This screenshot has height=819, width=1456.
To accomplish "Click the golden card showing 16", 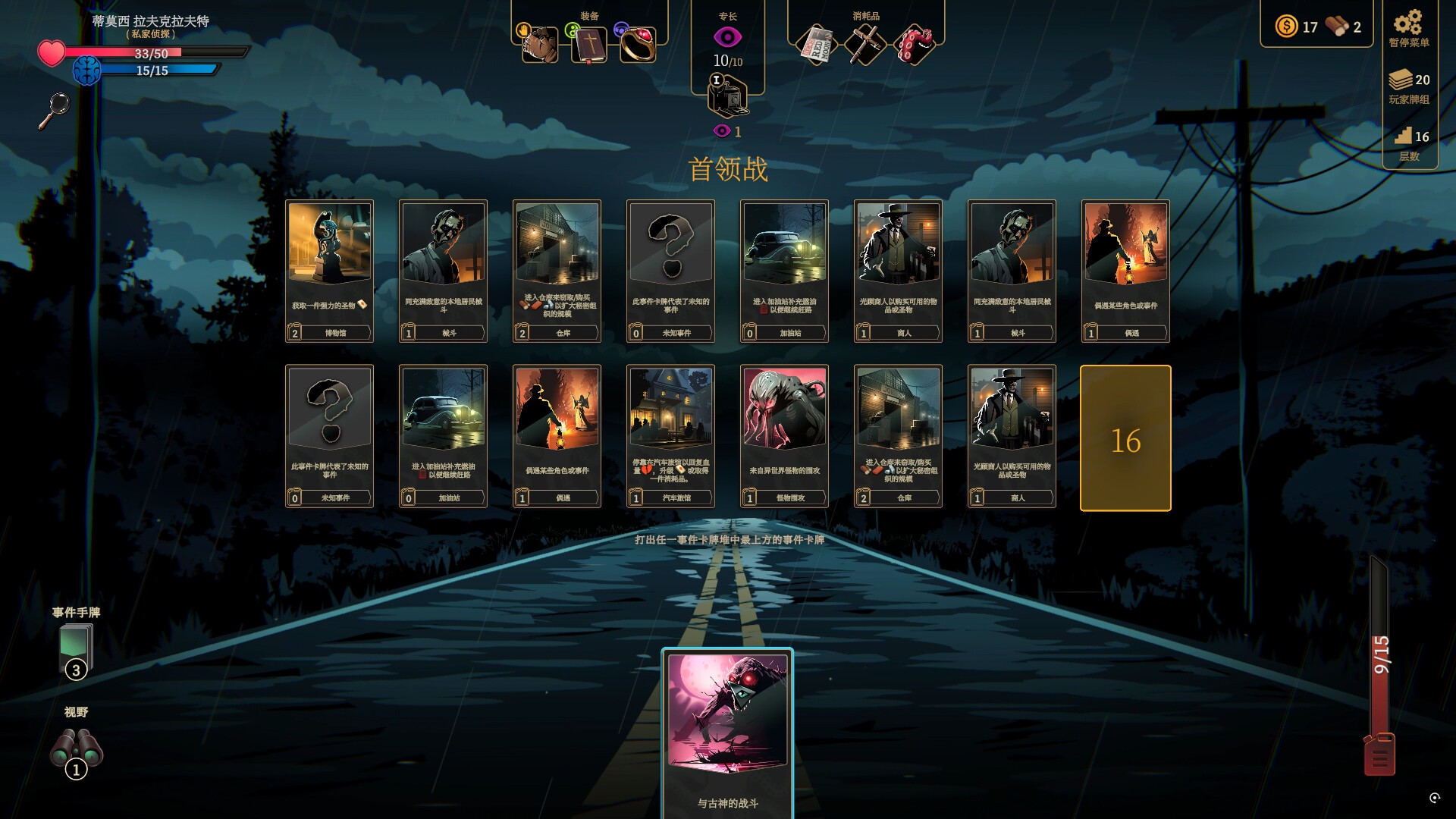I will tap(1125, 437).
